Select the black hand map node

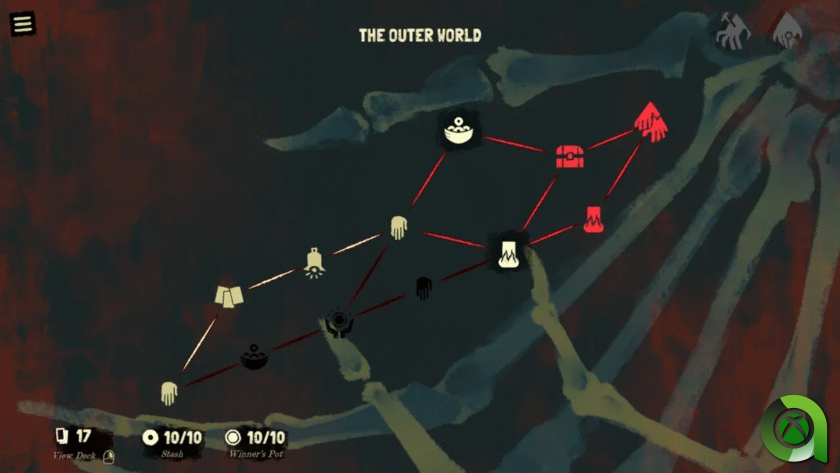tap(423, 288)
